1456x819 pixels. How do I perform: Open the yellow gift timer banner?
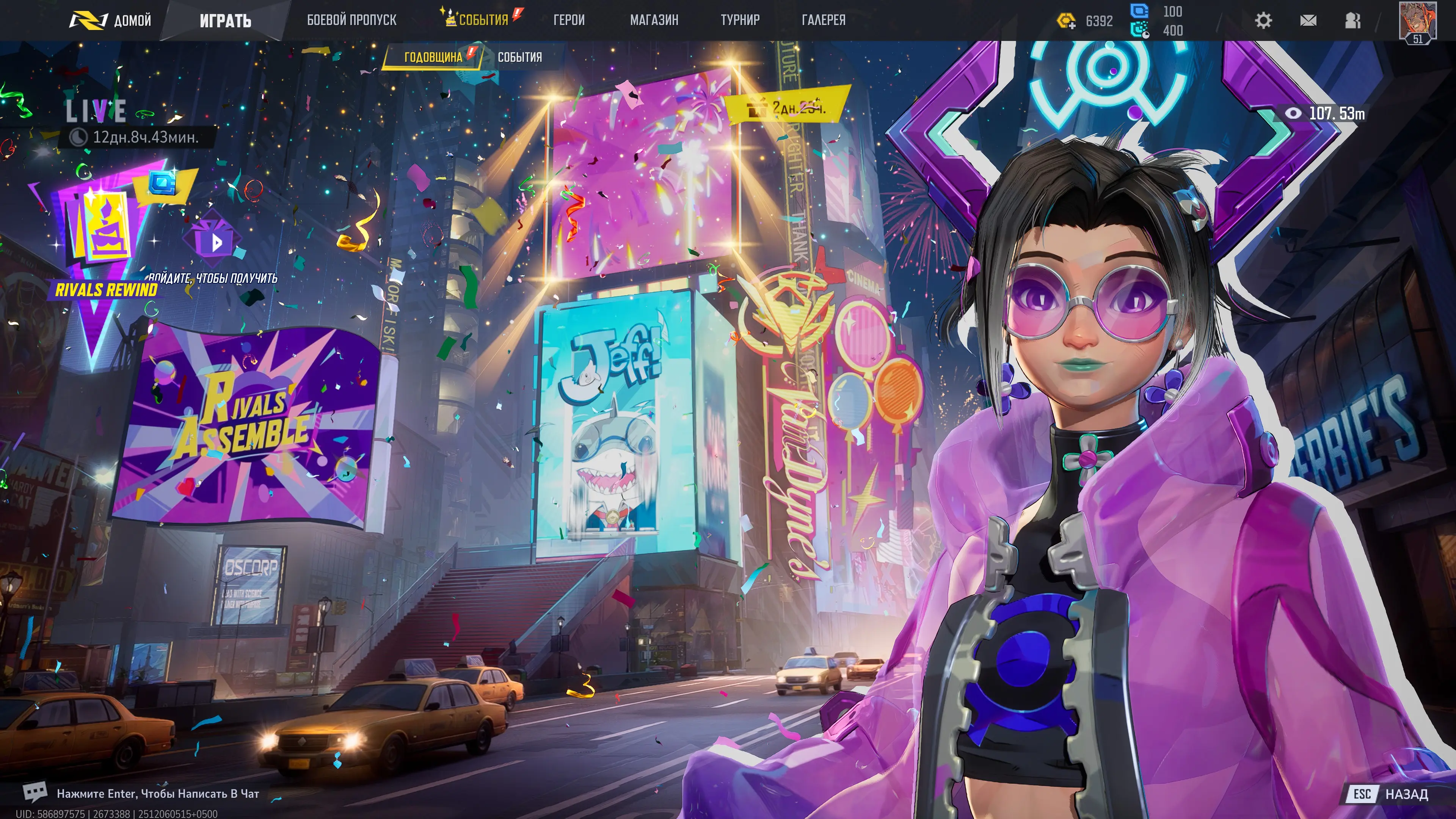coord(788,107)
